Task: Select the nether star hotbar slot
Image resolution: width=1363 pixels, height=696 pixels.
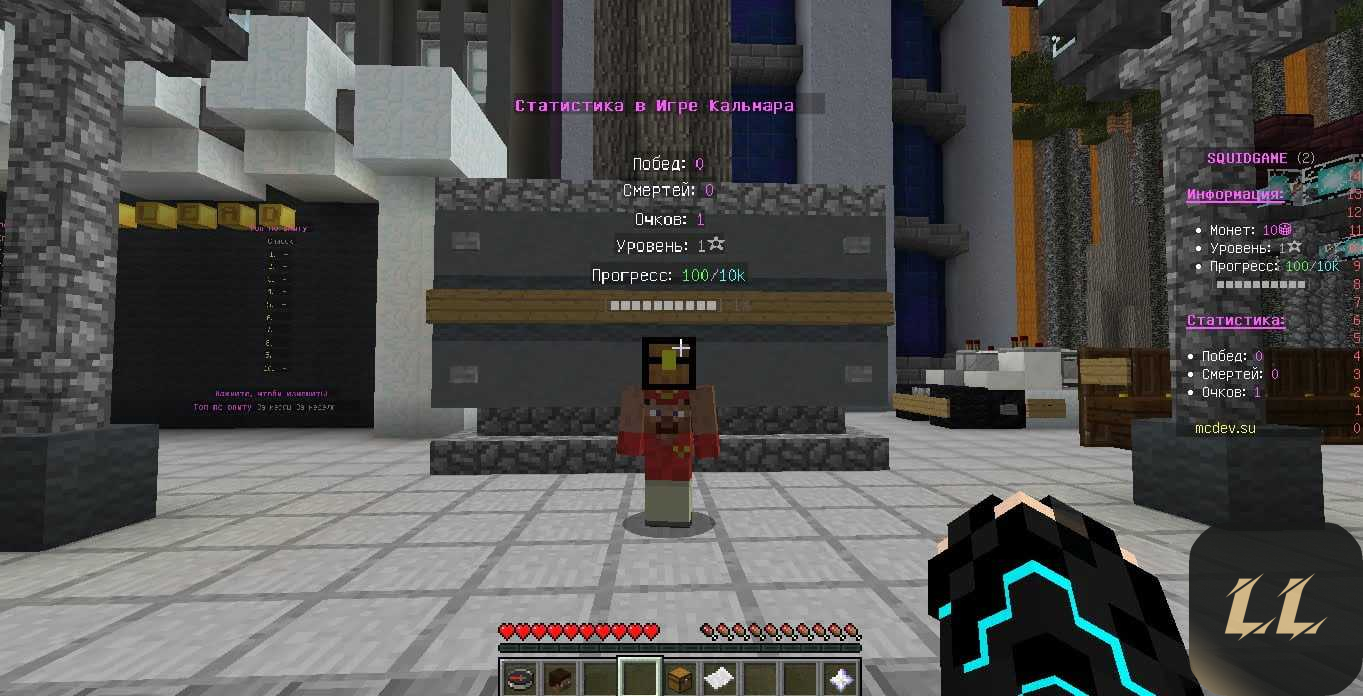Action: [x=841, y=678]
